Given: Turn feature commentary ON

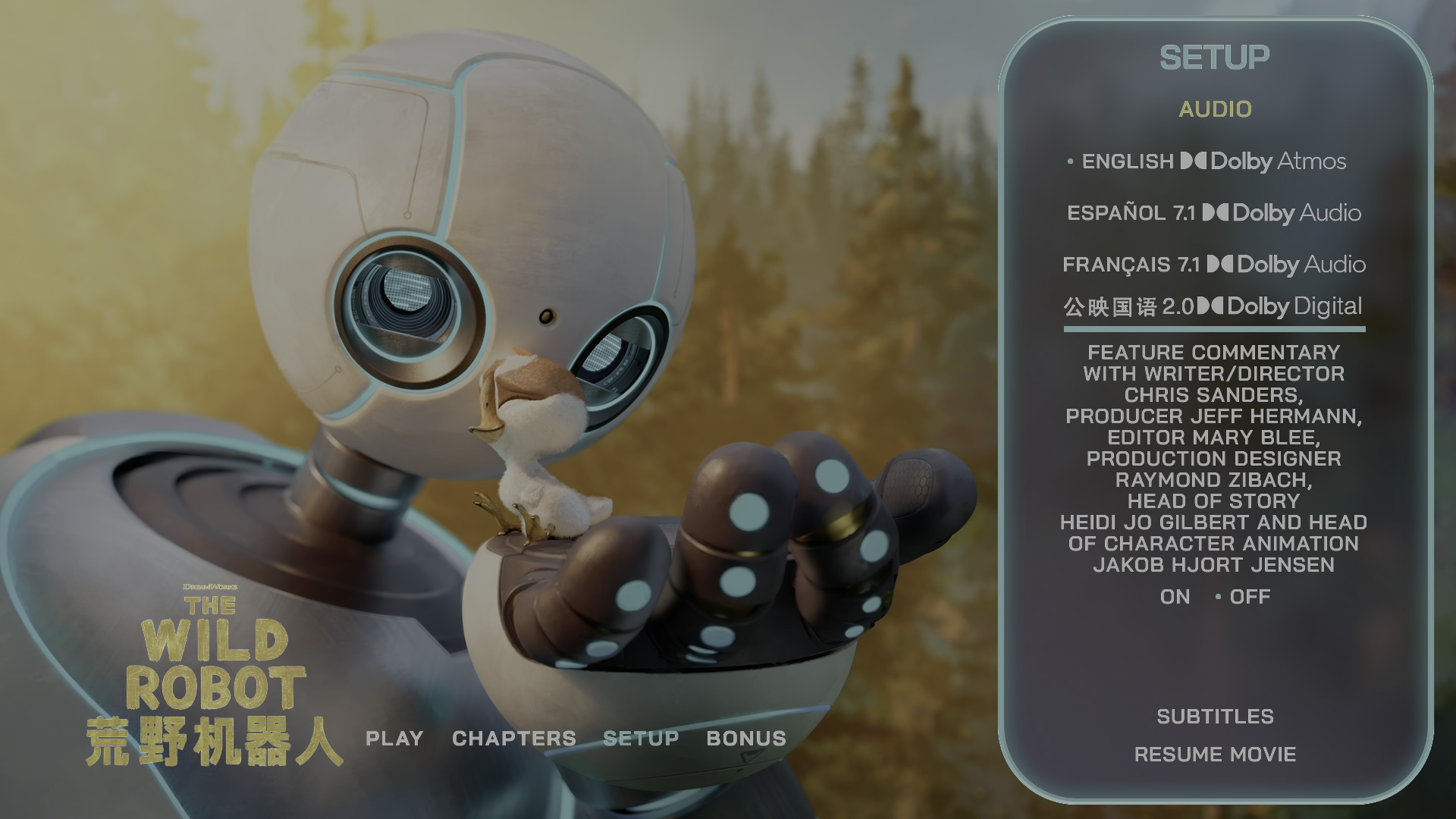Looking at the screenshot, I should point(1175,597).
